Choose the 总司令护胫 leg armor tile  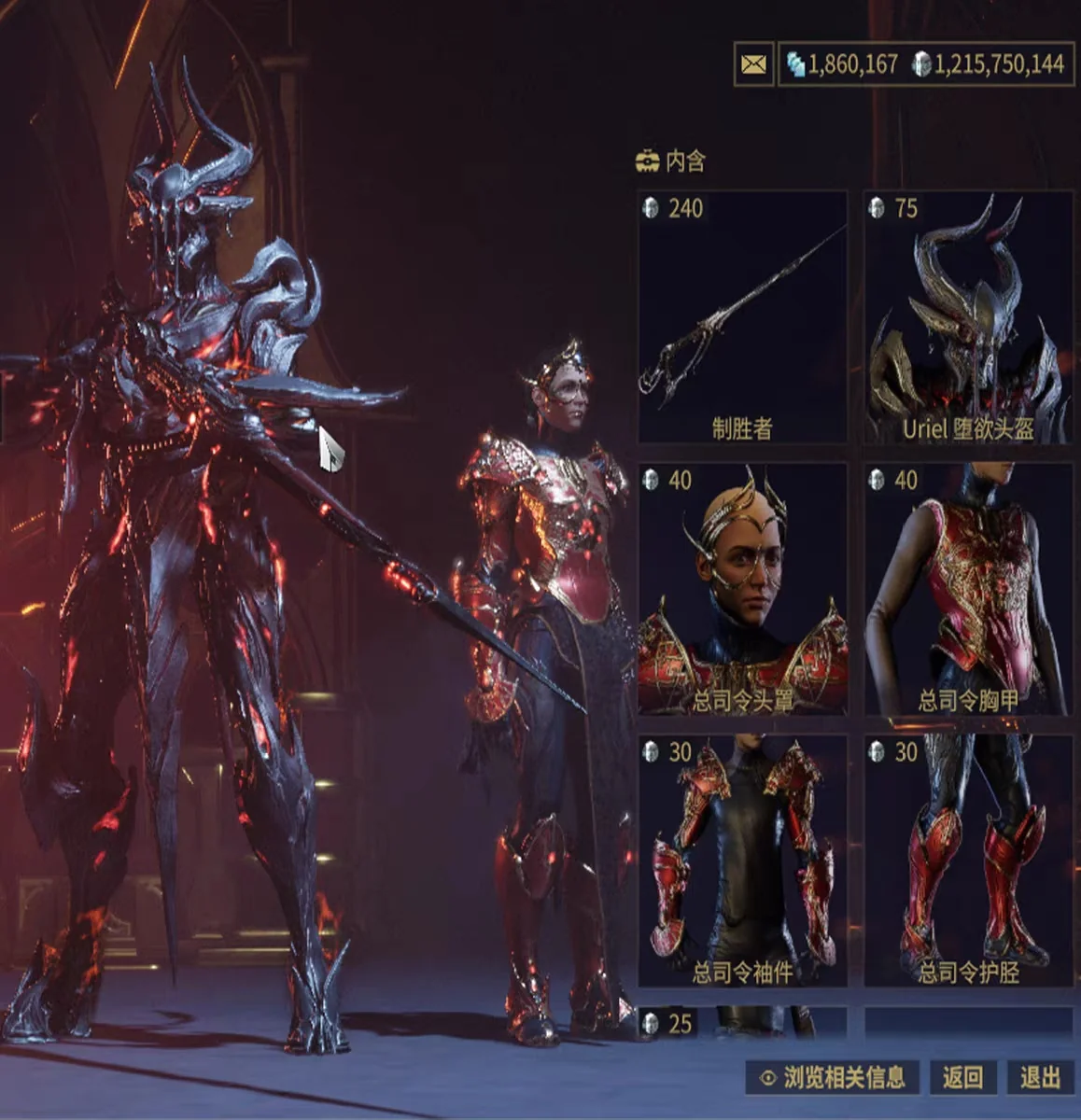(x=968, y=861)
